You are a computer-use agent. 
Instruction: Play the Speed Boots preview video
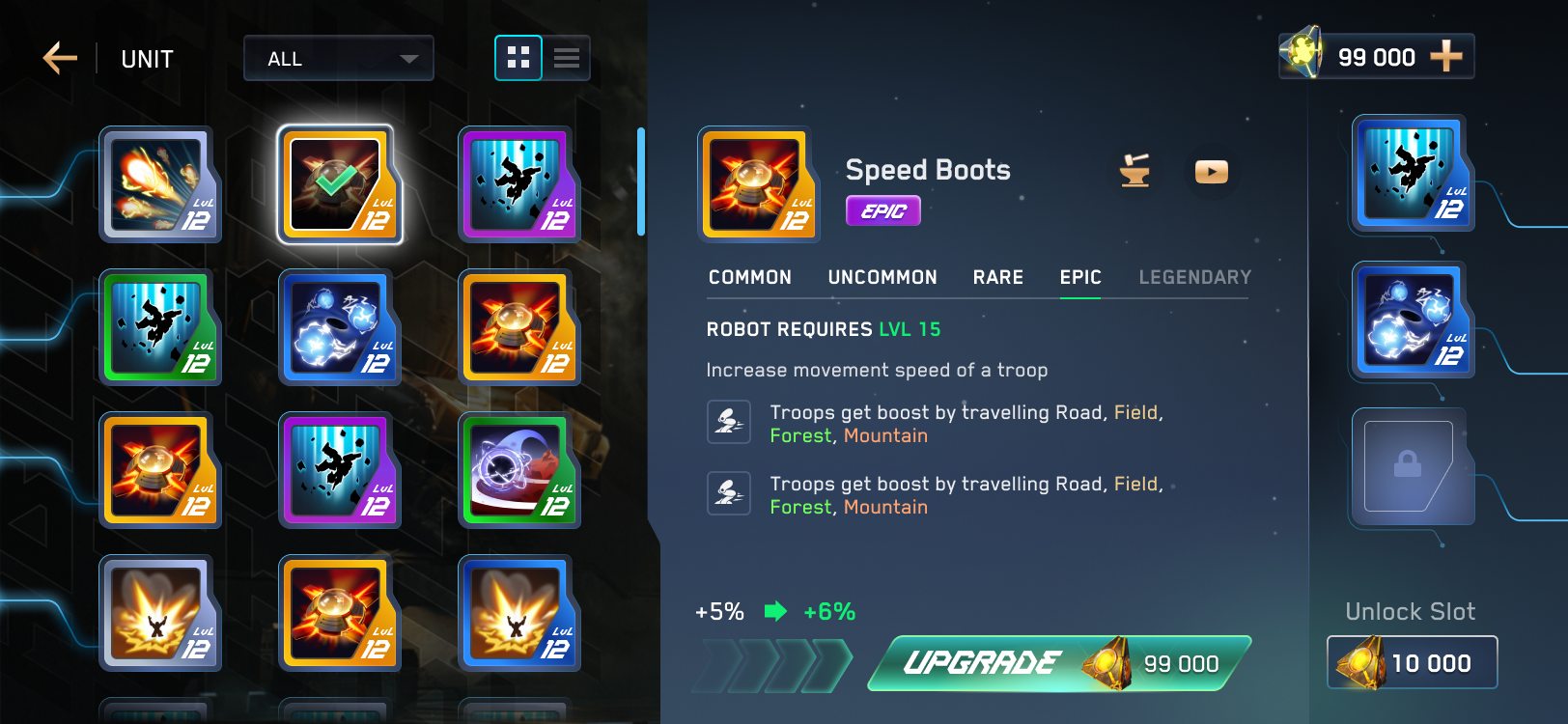pyautogui.click(x=1211, y=171)
